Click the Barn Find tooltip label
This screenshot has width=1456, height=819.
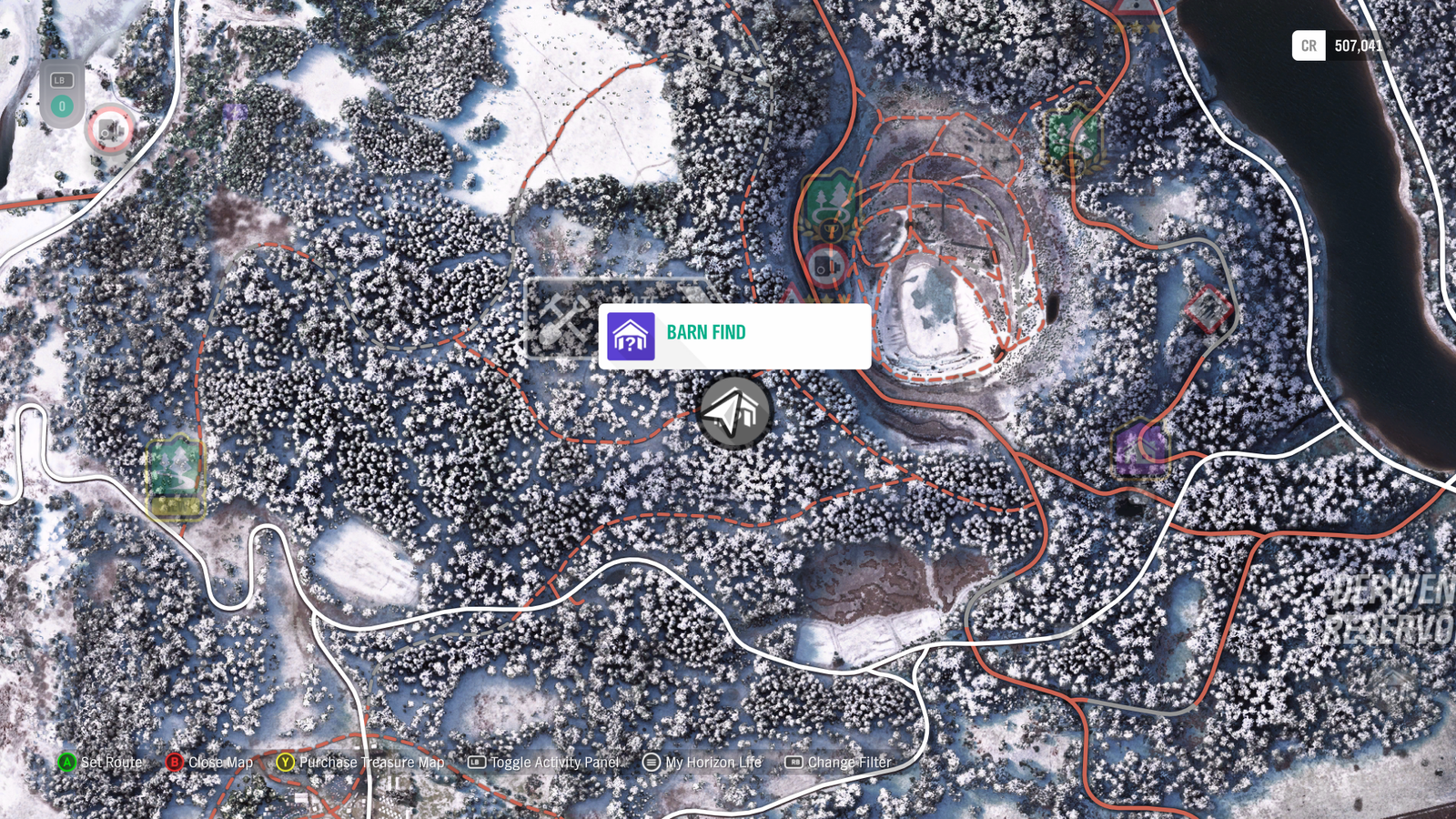click(706, 333)
